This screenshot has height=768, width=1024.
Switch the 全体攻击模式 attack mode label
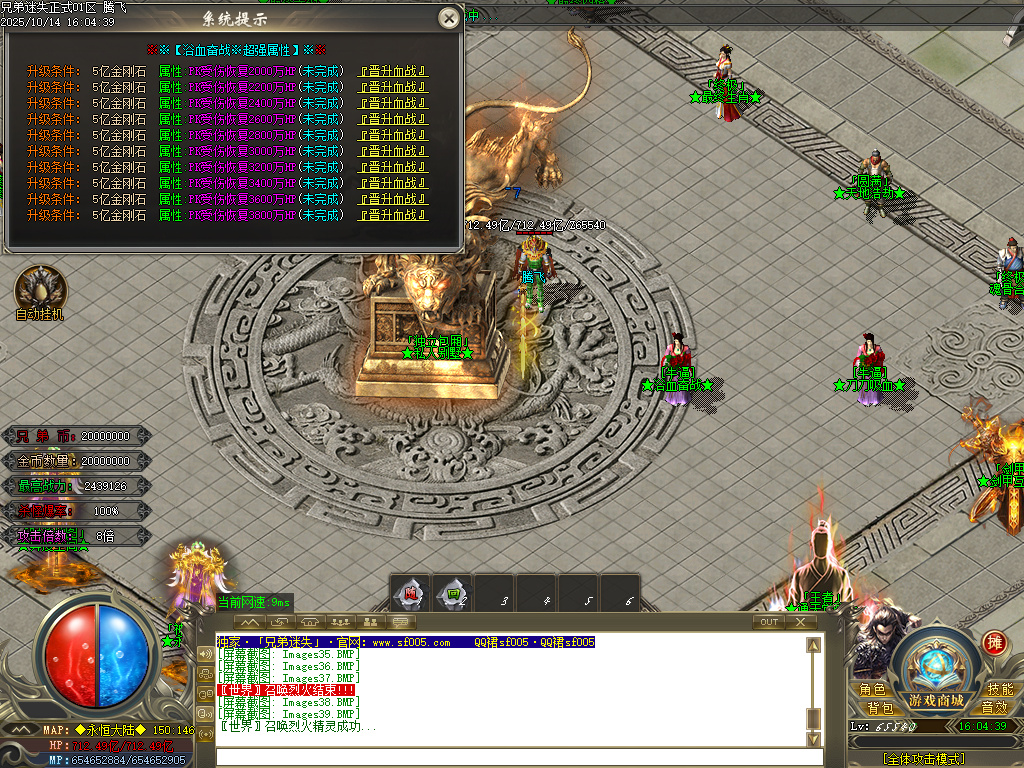[923, 759]
